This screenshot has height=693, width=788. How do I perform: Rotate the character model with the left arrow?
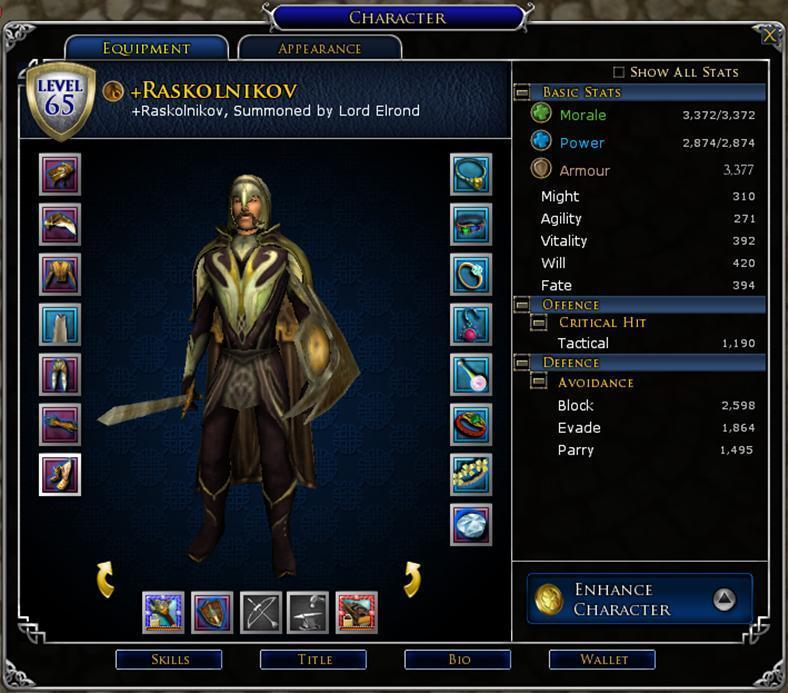pos(105,579)
